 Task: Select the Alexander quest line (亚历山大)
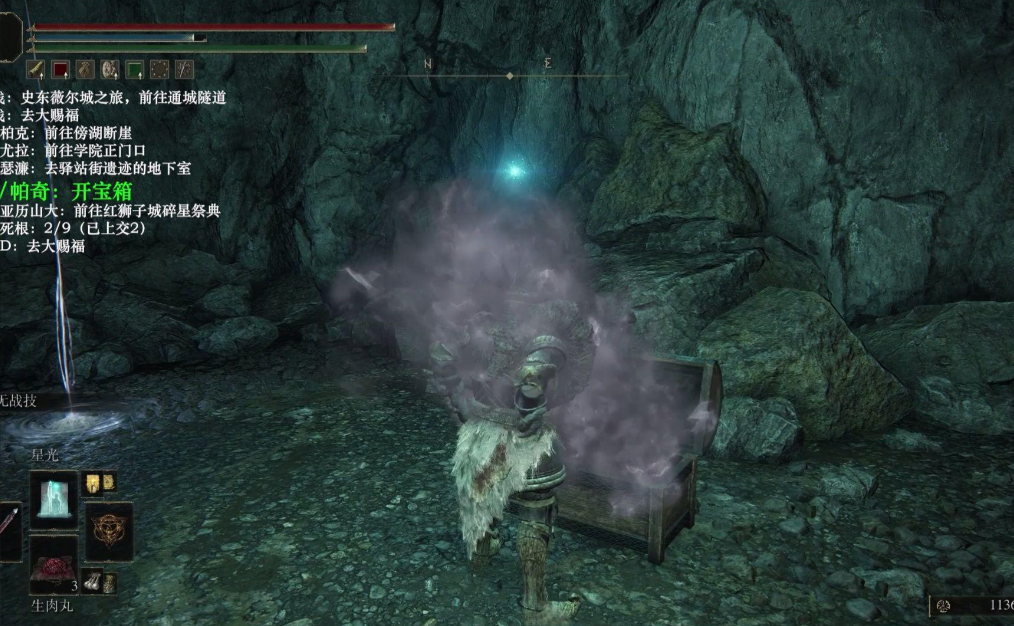(x=108, y=211)
